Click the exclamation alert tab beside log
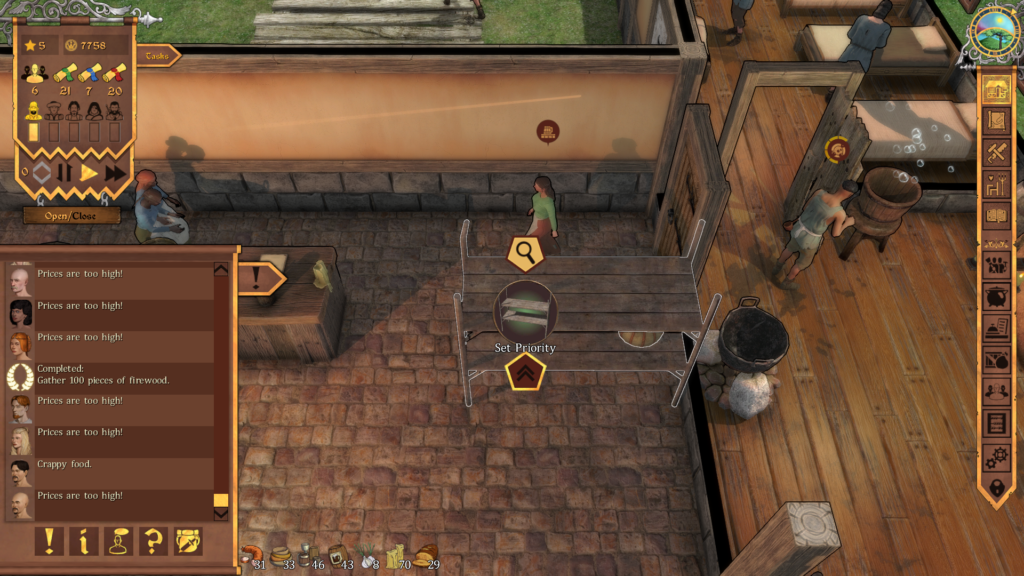Screen dimensions: 1024x576 [x=259, y=278]
